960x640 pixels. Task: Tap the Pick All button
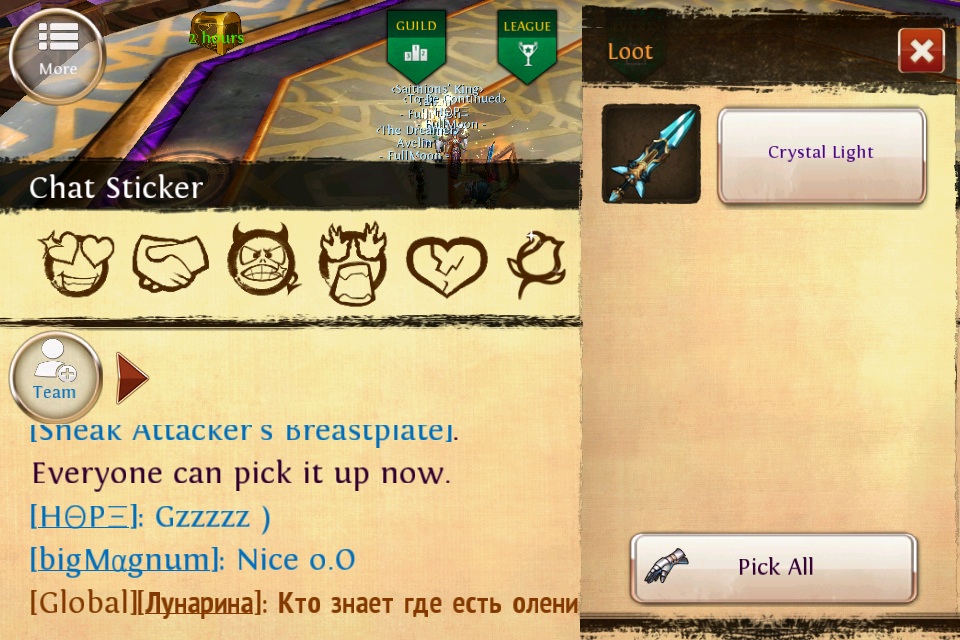(x=774, y=567)
